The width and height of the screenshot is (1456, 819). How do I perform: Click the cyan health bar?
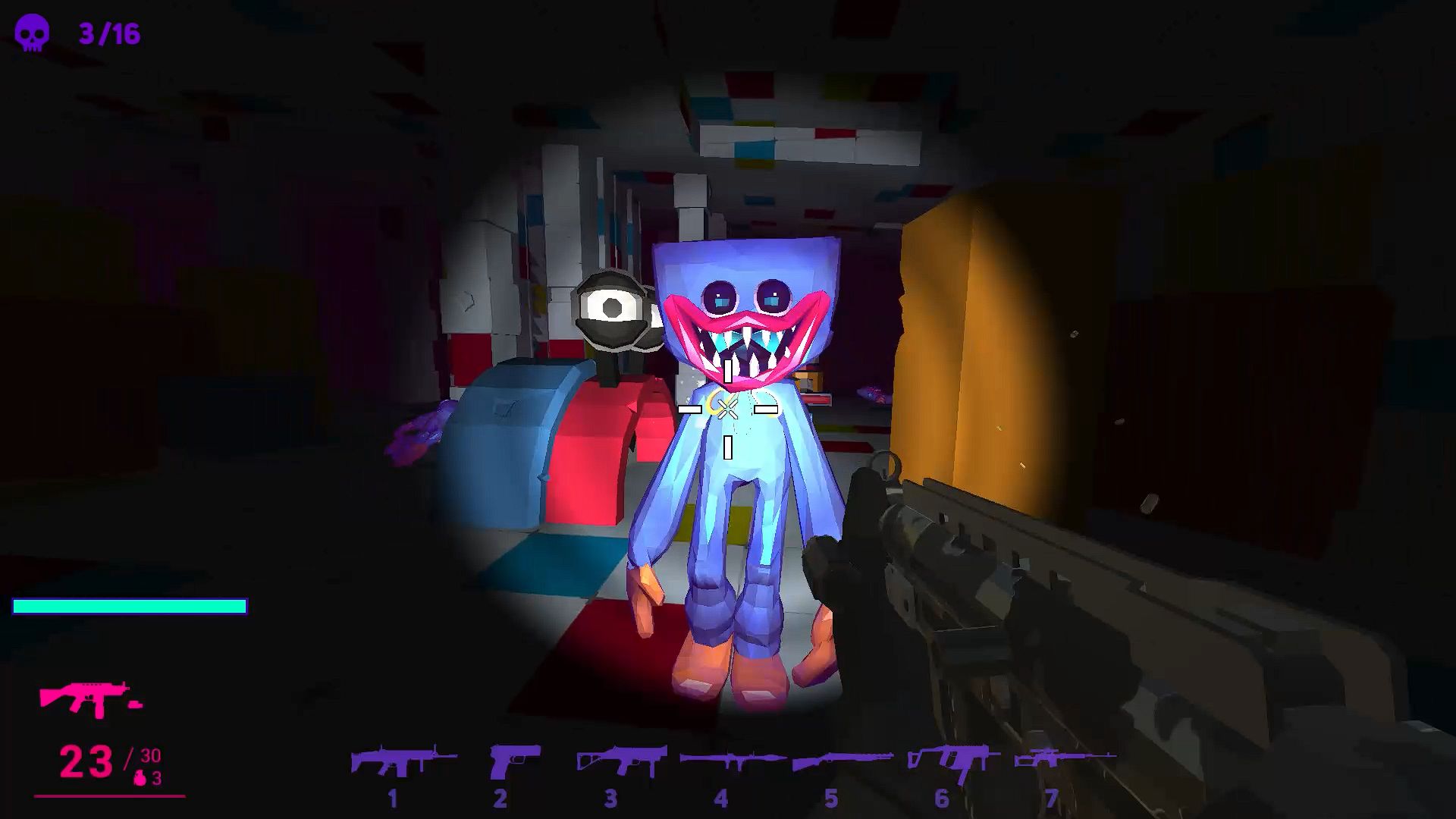coord(129,606)
